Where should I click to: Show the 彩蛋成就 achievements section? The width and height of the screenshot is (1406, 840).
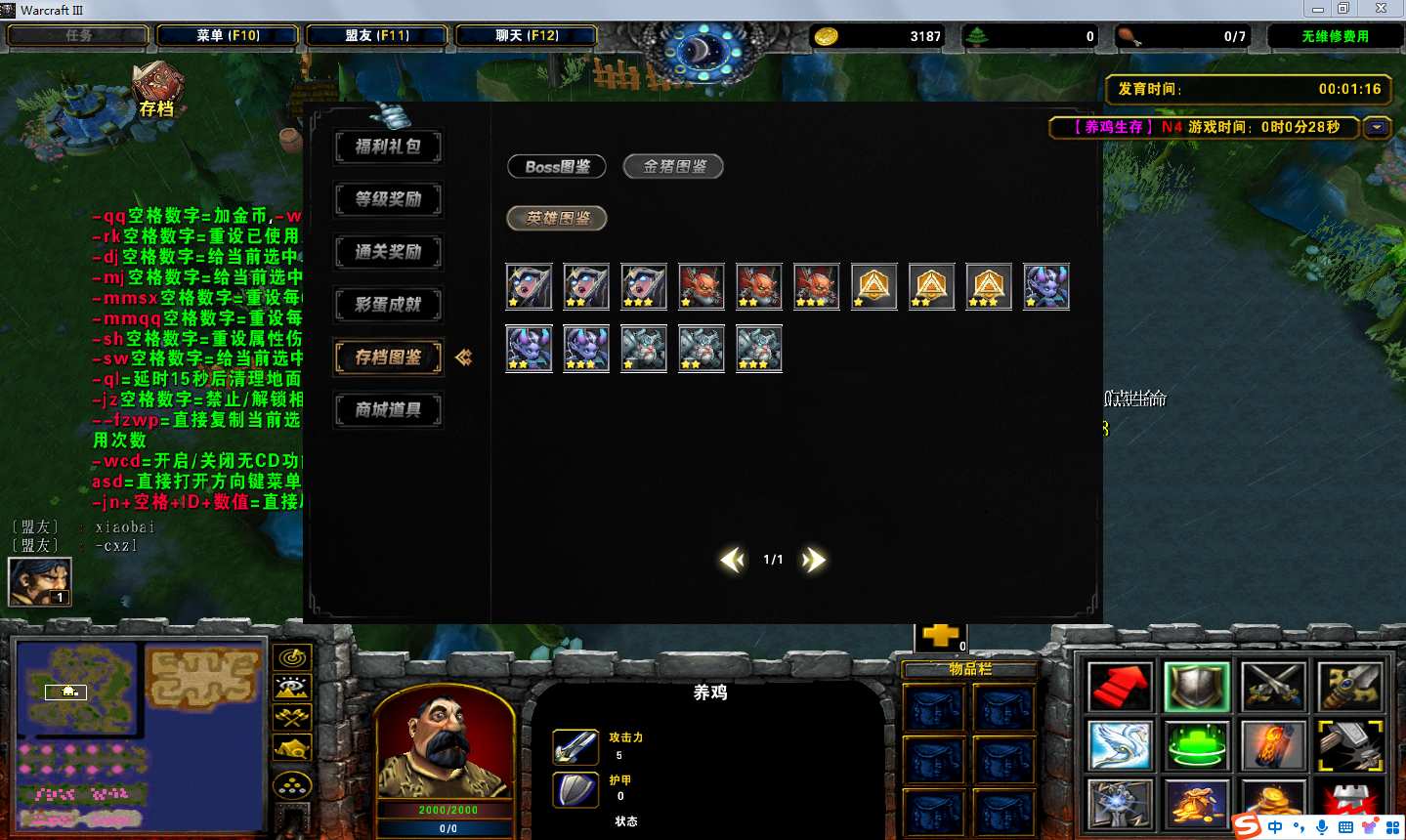tap(388, 306)
